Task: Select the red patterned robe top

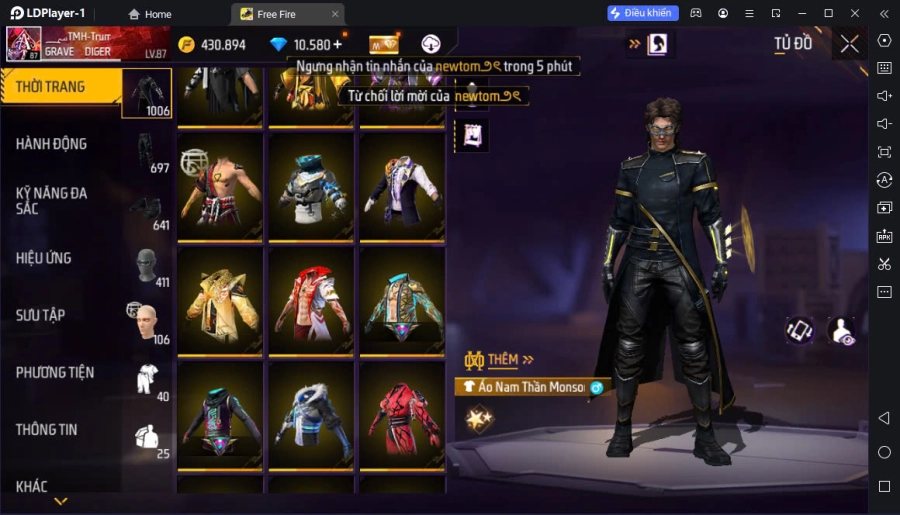Action: coord(402,416)
